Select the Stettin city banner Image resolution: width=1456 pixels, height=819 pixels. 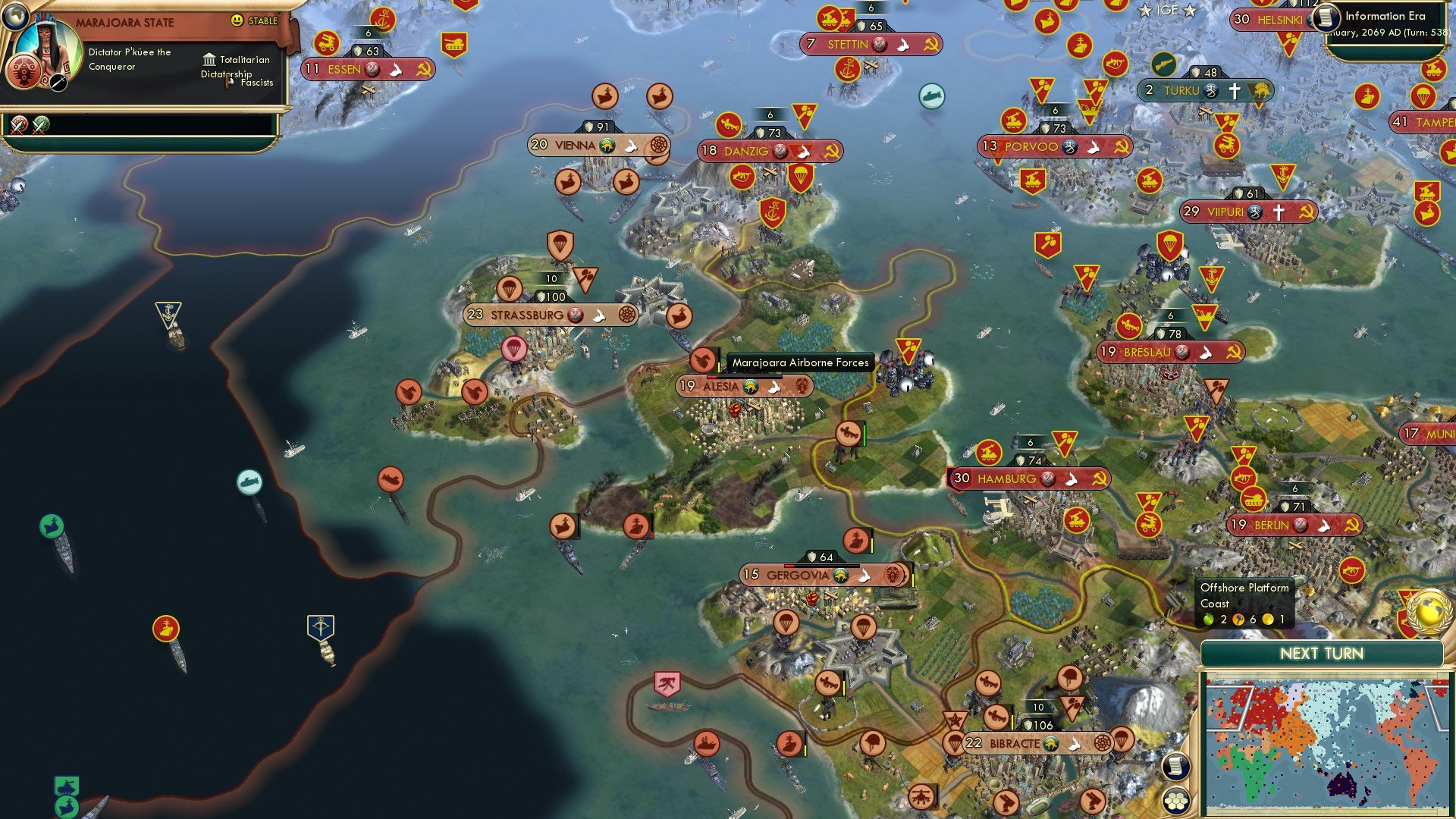click(x=871, y=44)
